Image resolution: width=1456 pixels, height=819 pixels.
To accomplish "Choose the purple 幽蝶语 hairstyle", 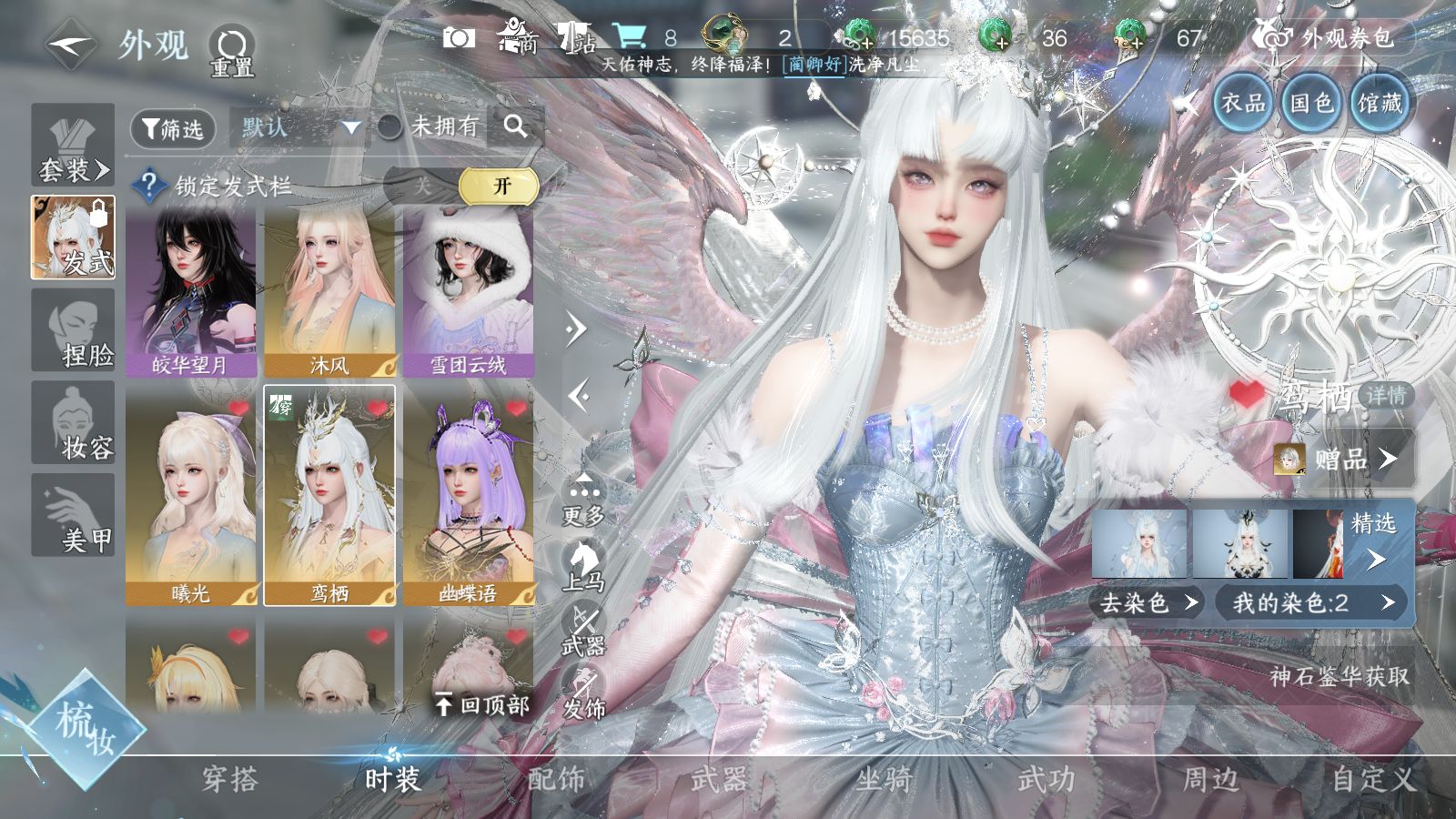I will 469,496.
